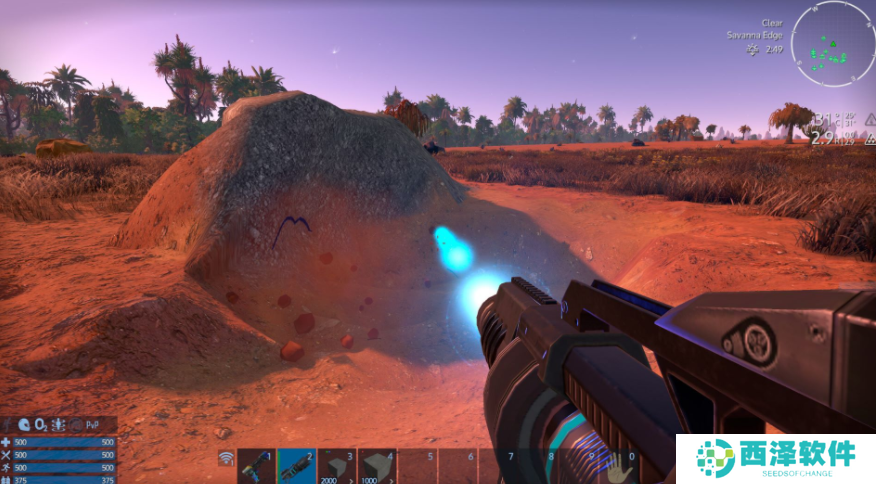Choose the block stack of 2000 in slot 3
The width and height of the screenshot is (876, 484).
coord(336,466)
